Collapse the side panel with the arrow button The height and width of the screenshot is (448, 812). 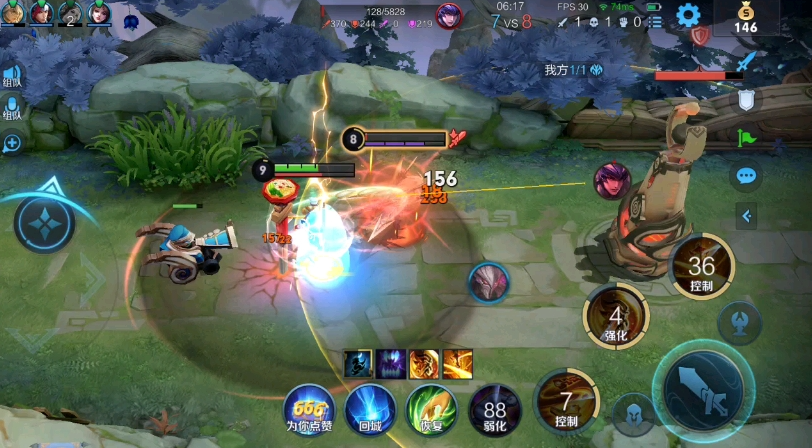(x=746, y=214)
